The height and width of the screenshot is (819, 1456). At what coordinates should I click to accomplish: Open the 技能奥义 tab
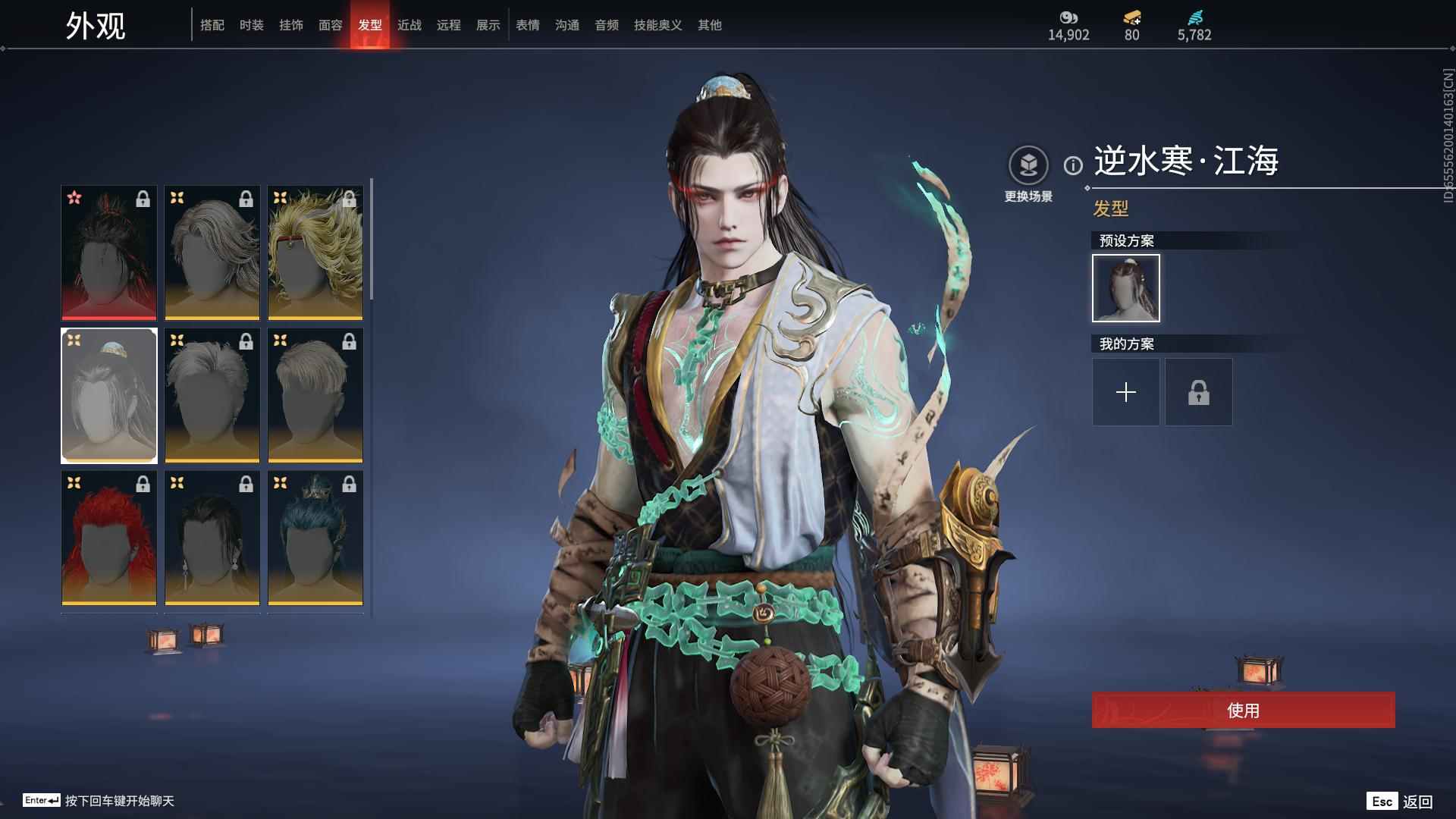click(x=657, y=24)
